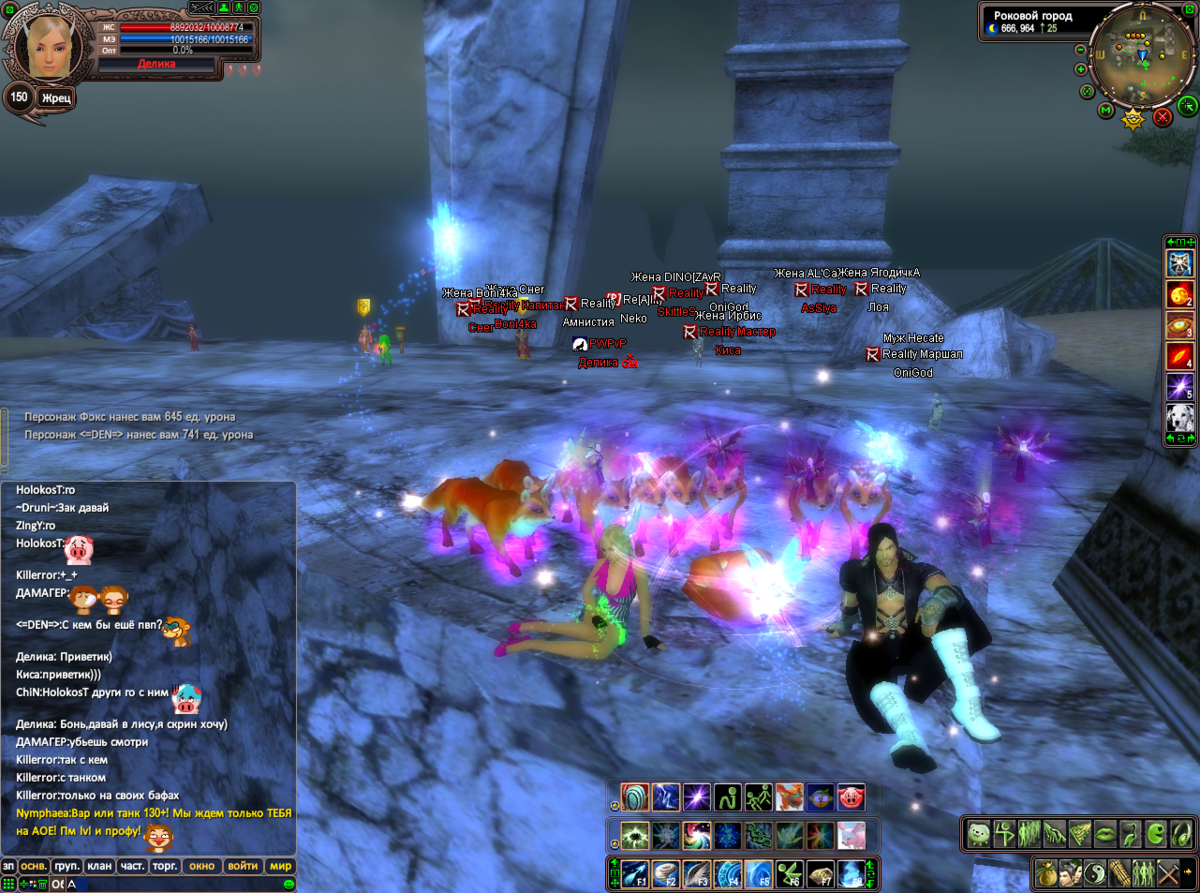
Task: Zoom out the minimap with minus button
Action: pos(1081,49)
